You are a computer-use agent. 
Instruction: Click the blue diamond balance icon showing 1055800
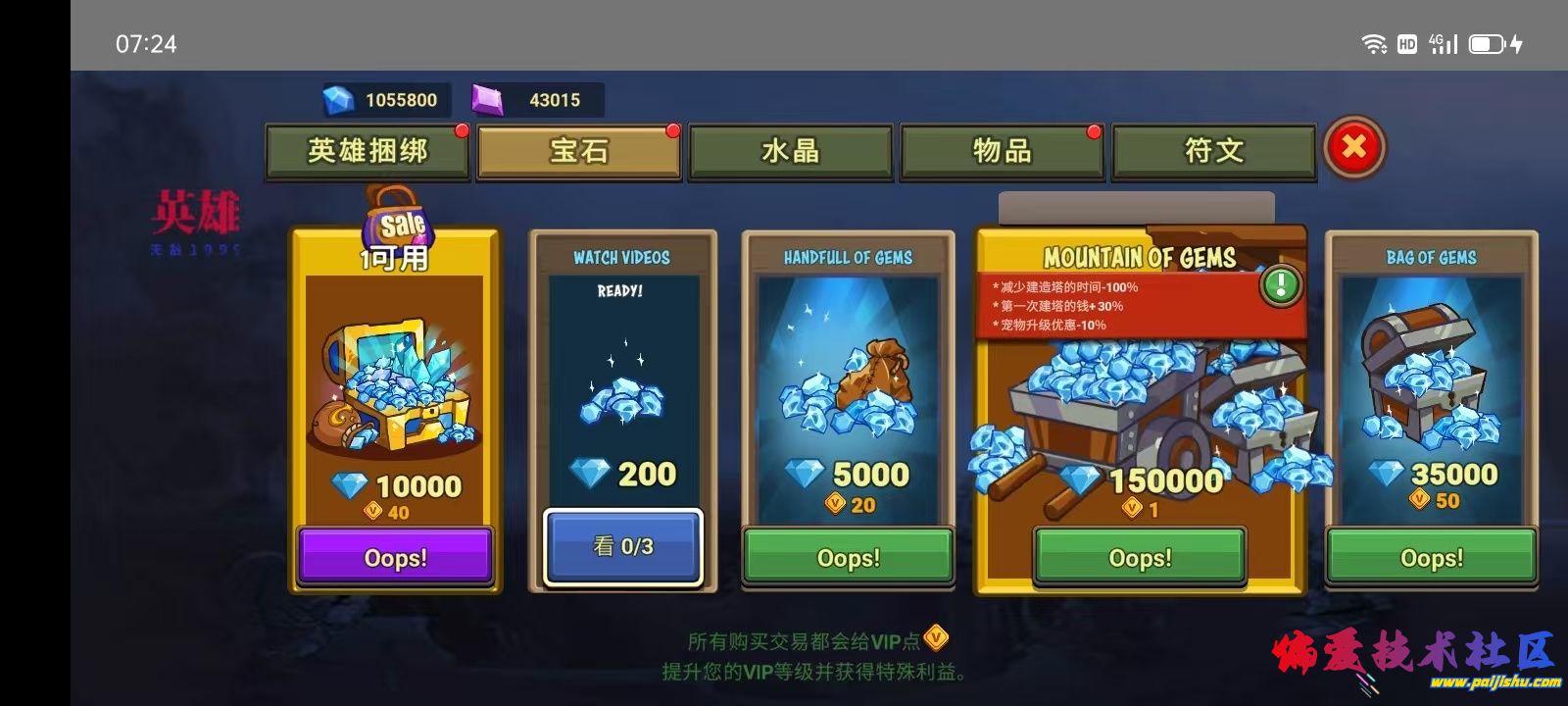(338, 98)
